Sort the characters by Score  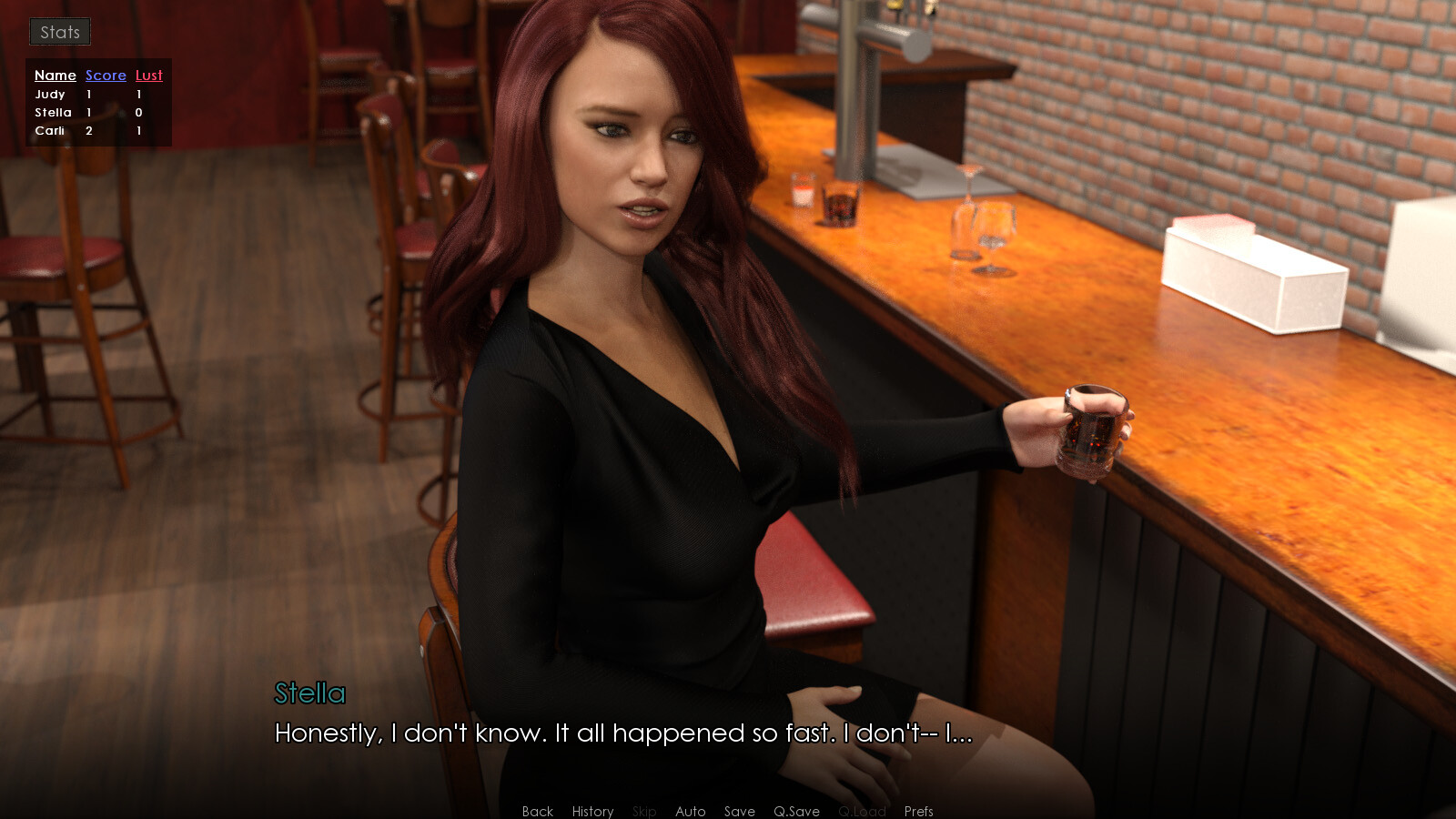click(105, 76)
